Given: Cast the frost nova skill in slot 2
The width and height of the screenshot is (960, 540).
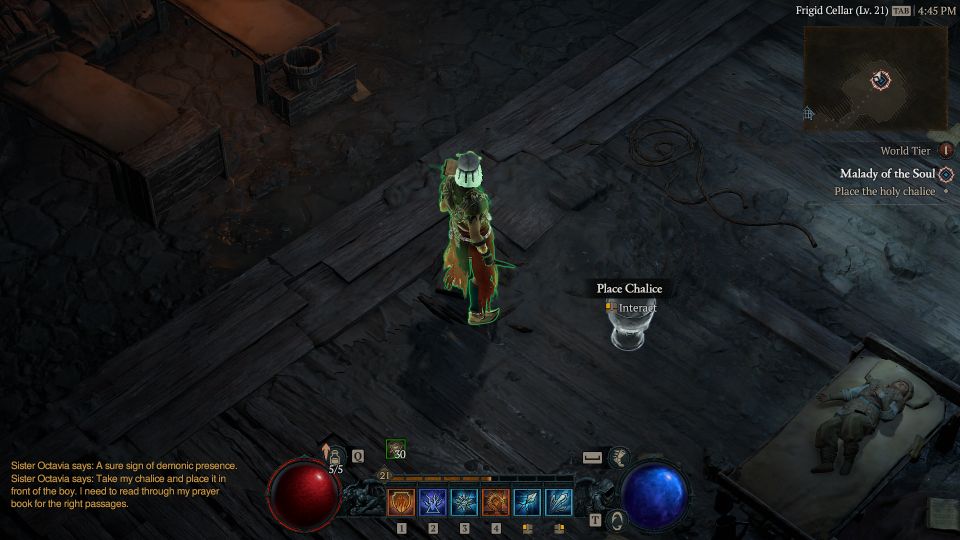Looking at the screenshot, I should coord(433,501).
